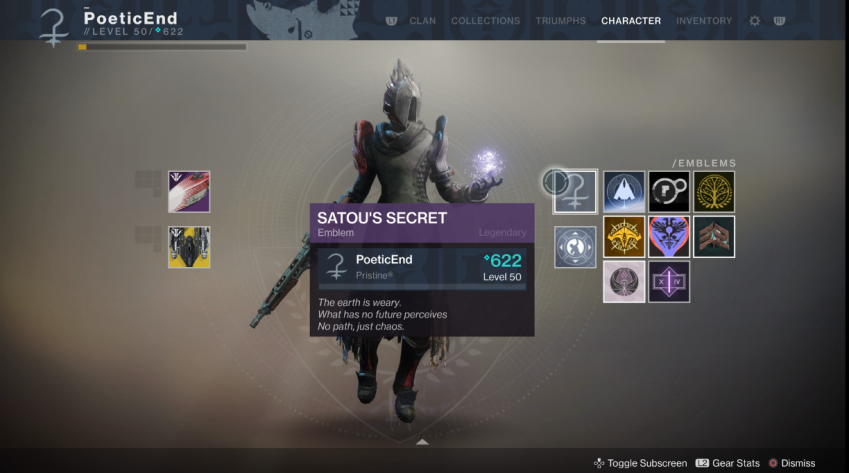Viewport: 849px width, 473px height.
Task: Select the Character tab
Action: click(x=631, y=21)
